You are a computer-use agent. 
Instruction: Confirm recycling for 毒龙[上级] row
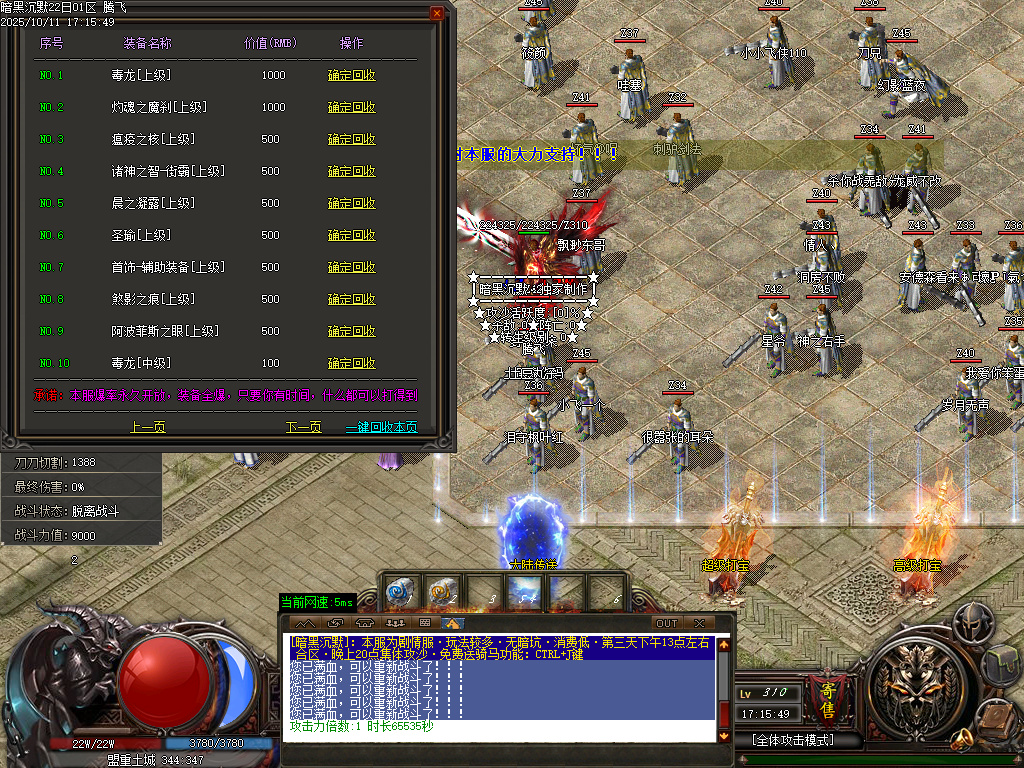tap(352, 75)
